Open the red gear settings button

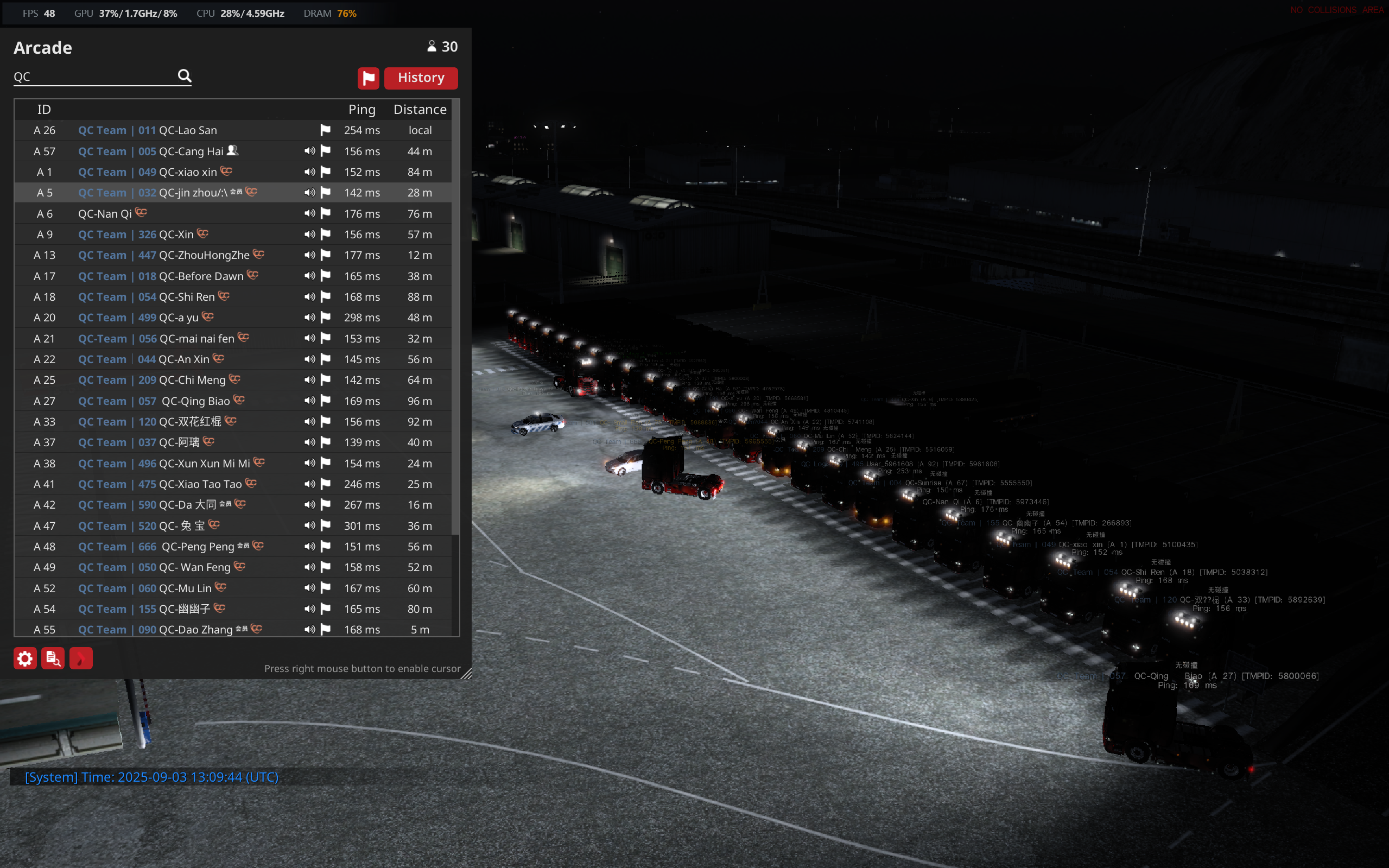tap(26, 658)
